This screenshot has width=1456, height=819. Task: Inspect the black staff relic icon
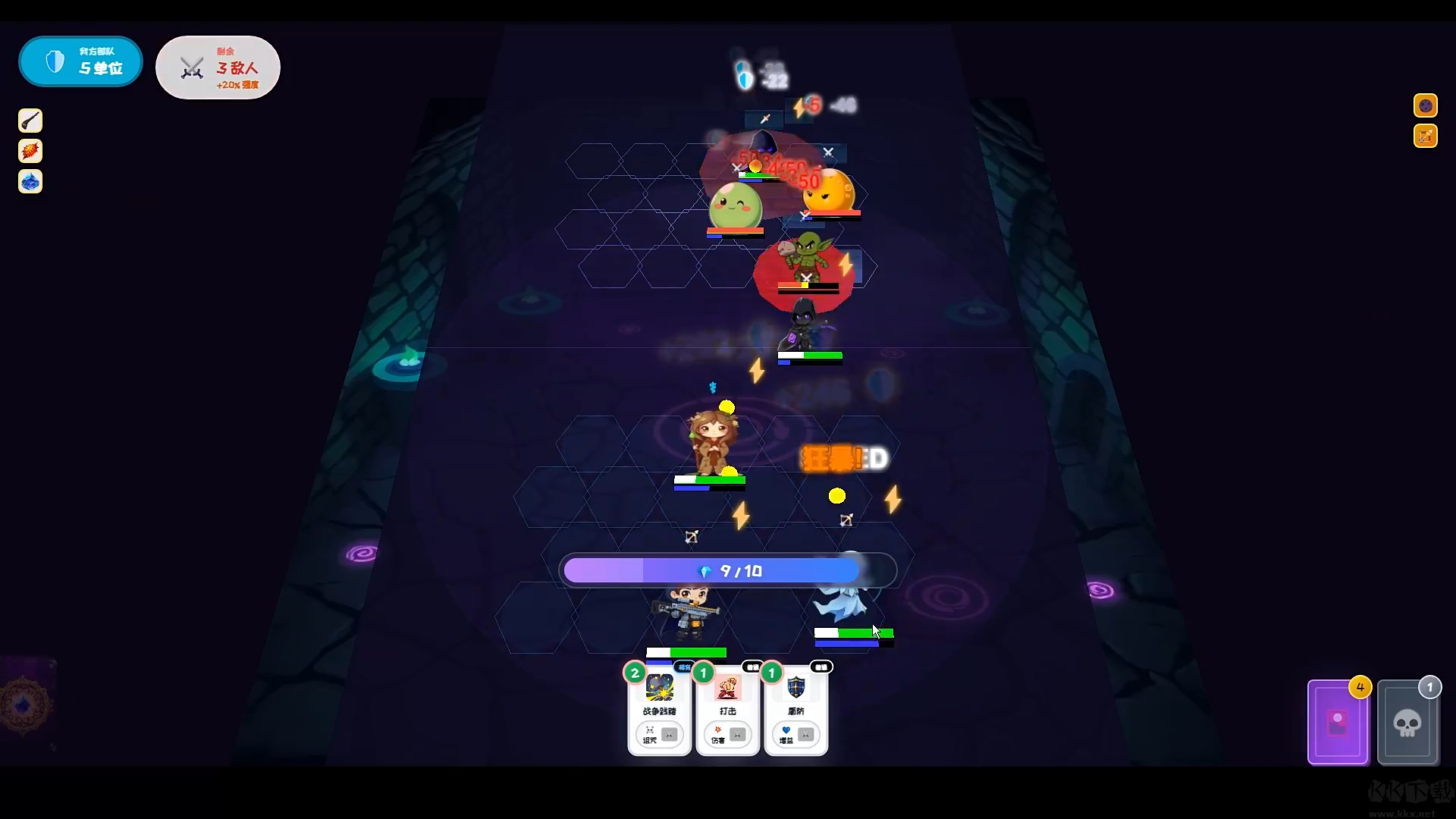(x=30, y=121)
